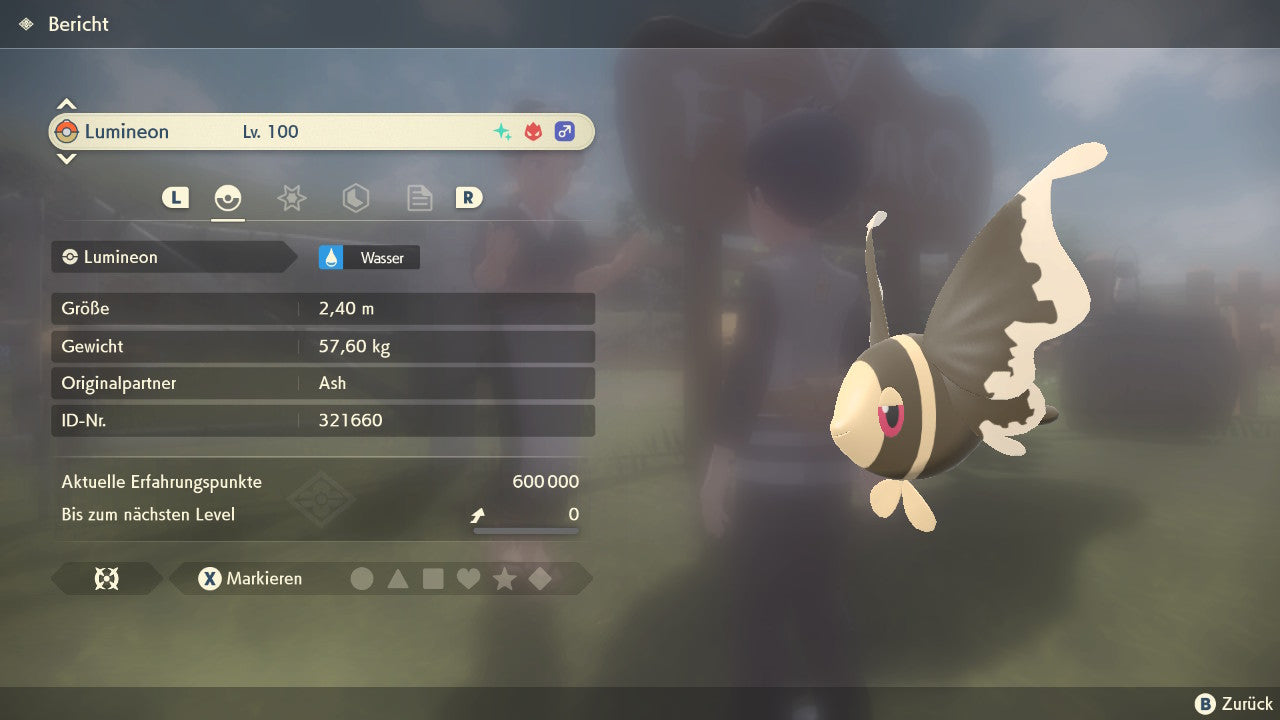Screen dimensions: 1280x720
Task: Select the down arrow below Lumineon's name
Action: pyautogui.click(x=66, y=158)
